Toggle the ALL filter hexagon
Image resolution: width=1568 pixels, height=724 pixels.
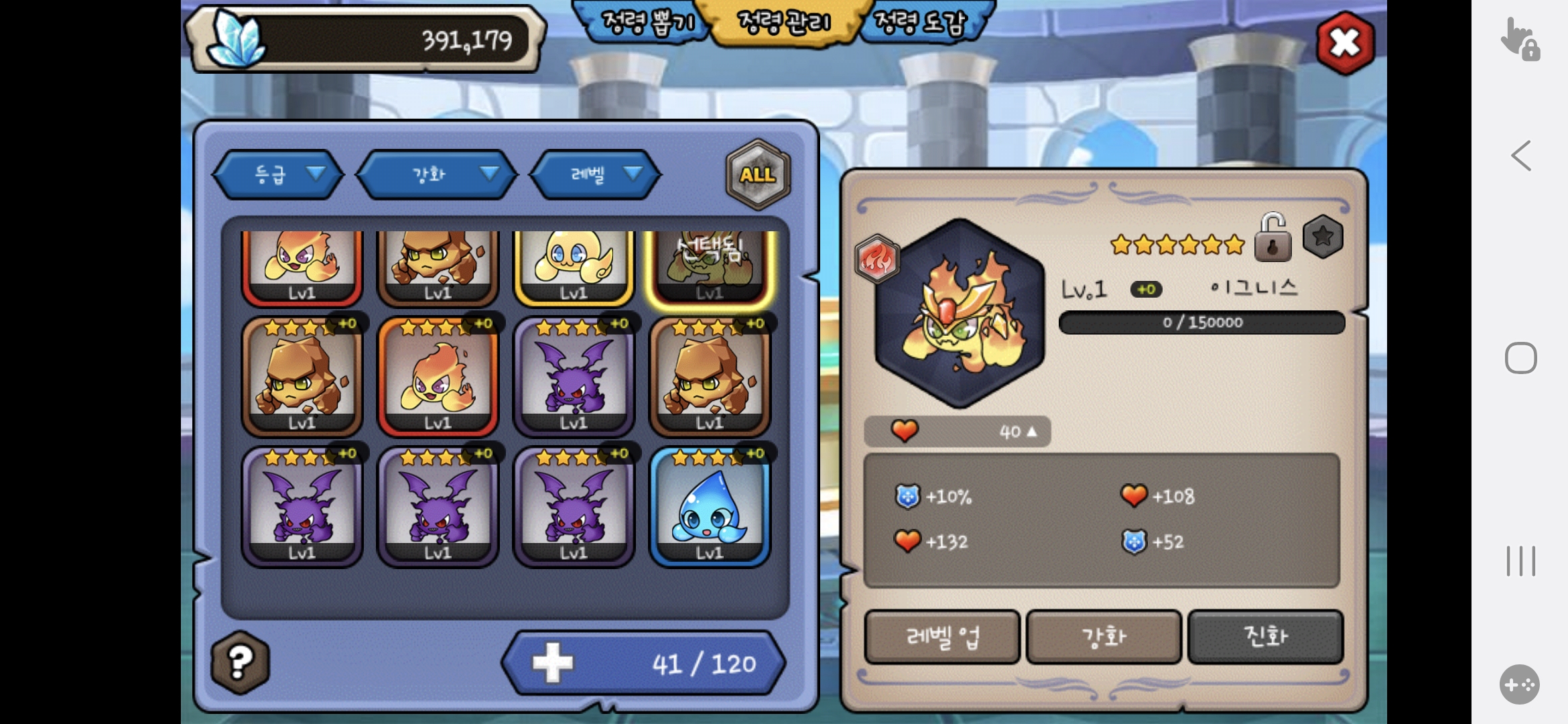pos(758,175)
